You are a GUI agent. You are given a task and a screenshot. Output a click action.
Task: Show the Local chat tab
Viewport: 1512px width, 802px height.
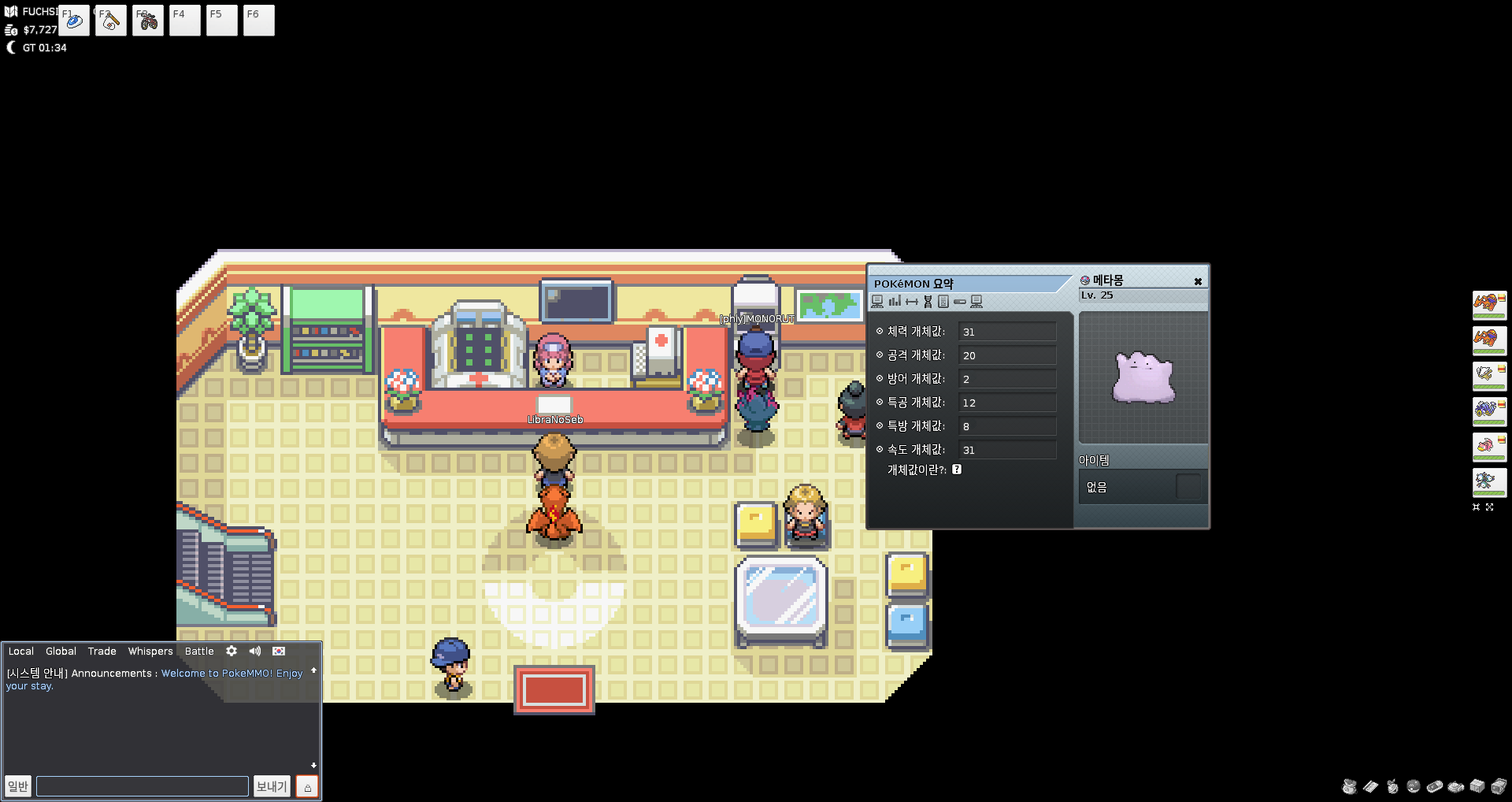pyautogui.click(x=21, y=652)
